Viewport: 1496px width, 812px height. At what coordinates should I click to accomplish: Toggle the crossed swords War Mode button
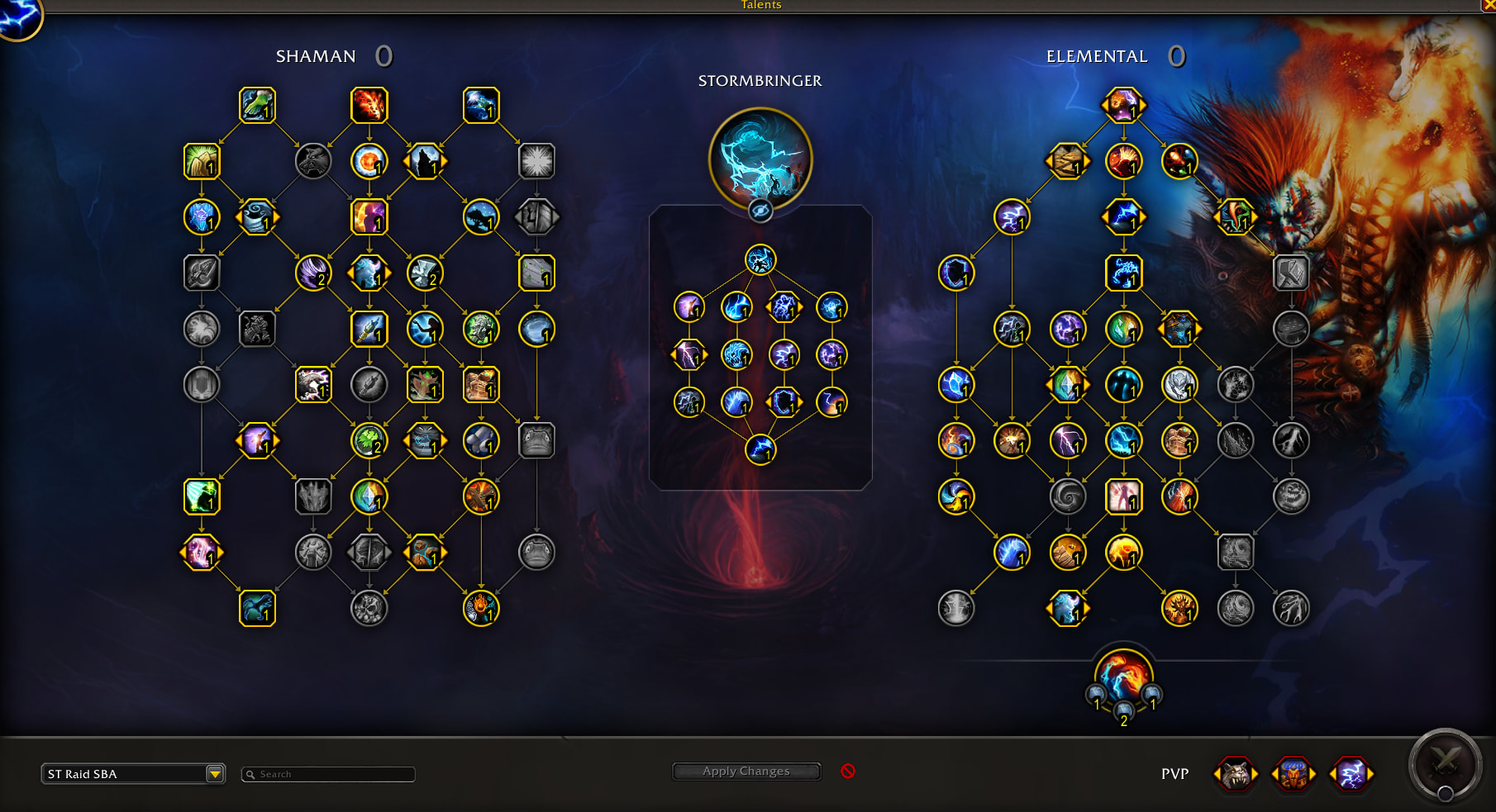click(x=1446, y=764)
